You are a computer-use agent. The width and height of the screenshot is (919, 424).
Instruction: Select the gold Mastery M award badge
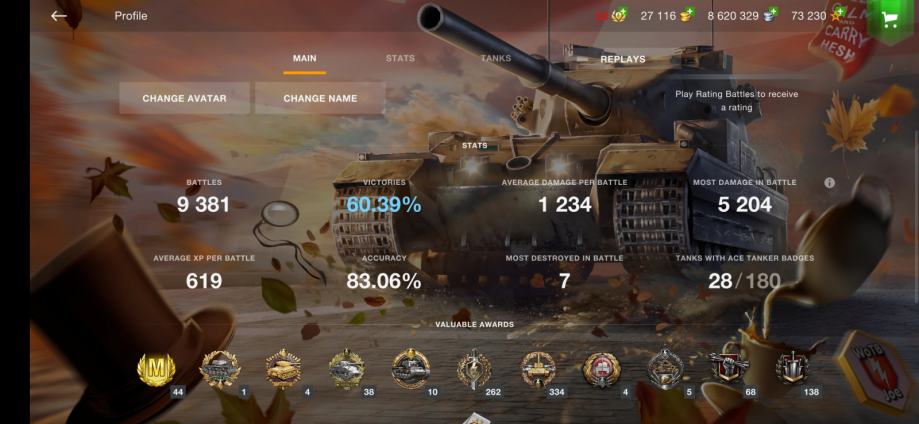coord(156,369)
